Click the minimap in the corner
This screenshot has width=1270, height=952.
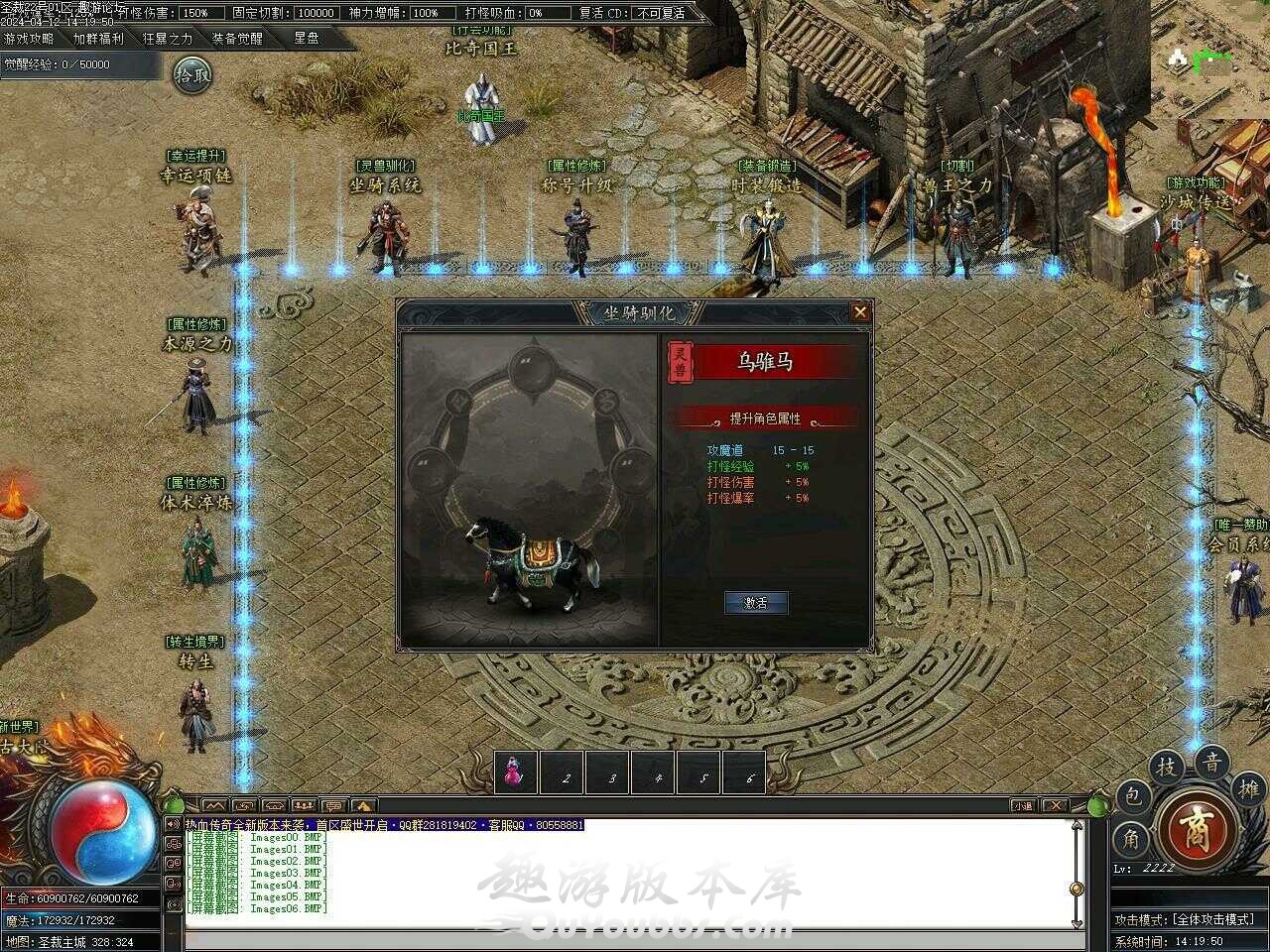click(x=1205, y=61)
